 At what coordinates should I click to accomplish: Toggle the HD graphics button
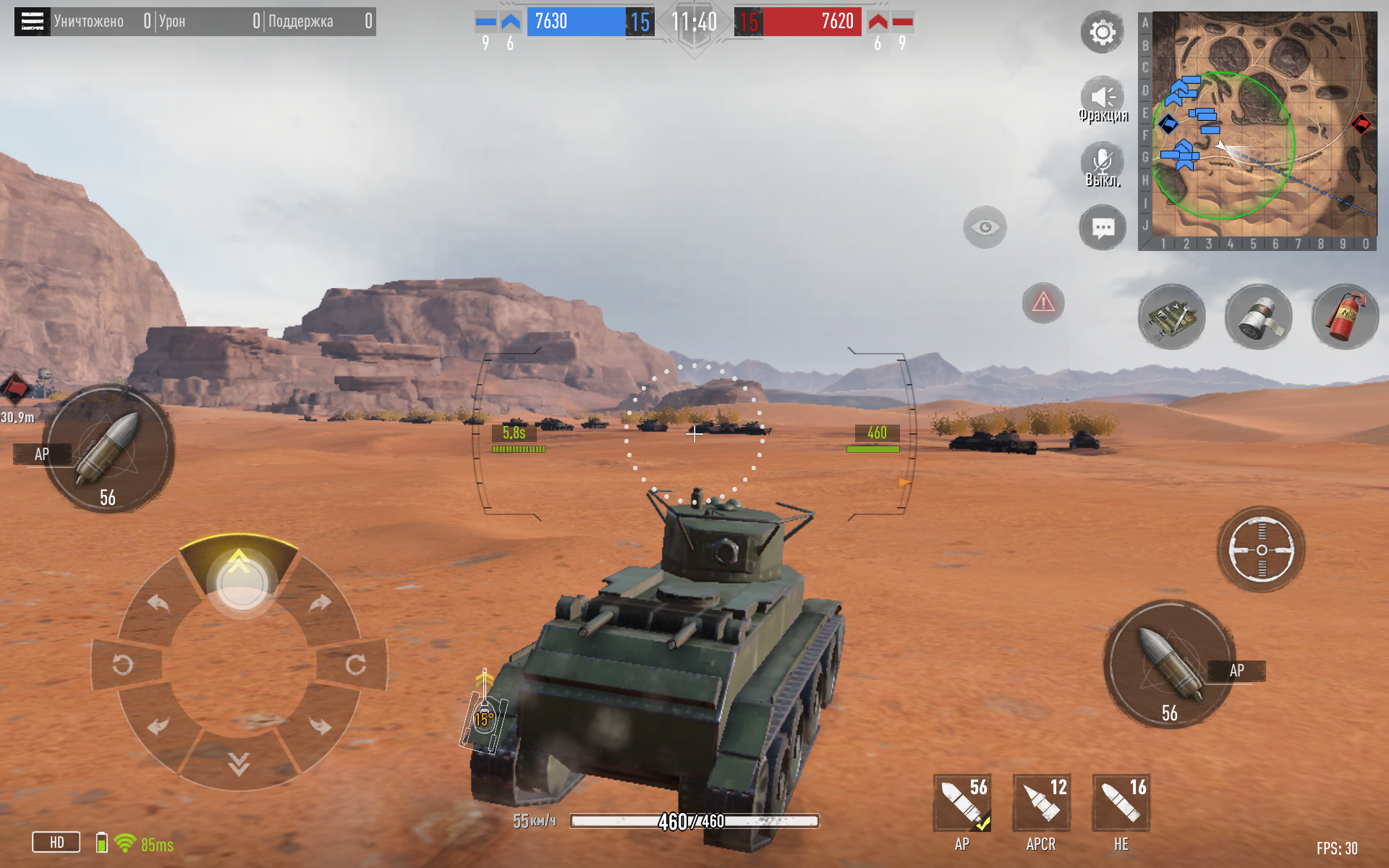click(x=56, y=843)
